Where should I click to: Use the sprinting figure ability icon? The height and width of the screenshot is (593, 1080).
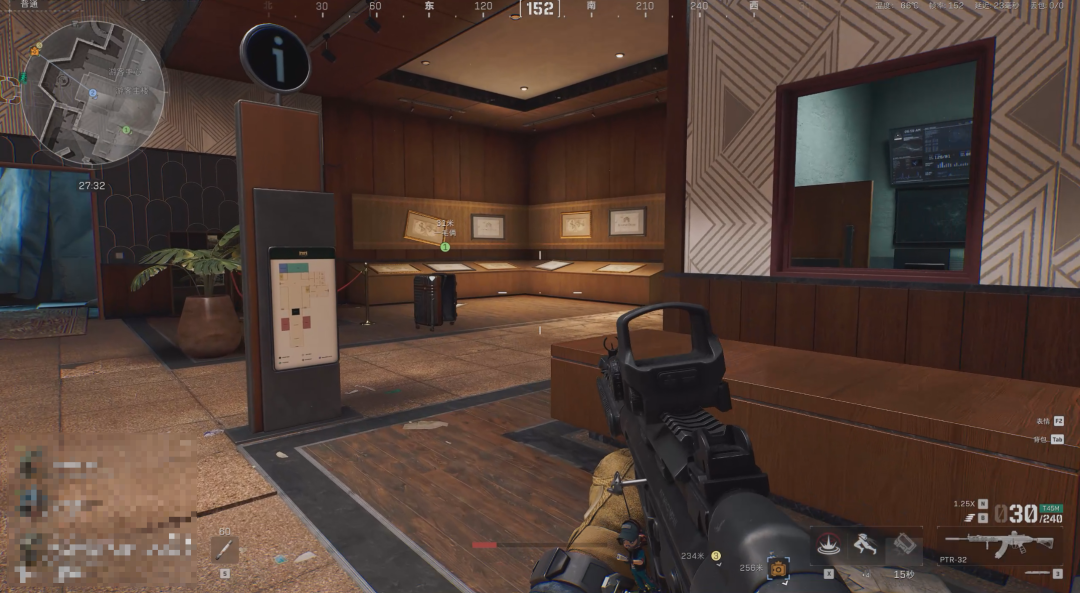pos(865,545)
